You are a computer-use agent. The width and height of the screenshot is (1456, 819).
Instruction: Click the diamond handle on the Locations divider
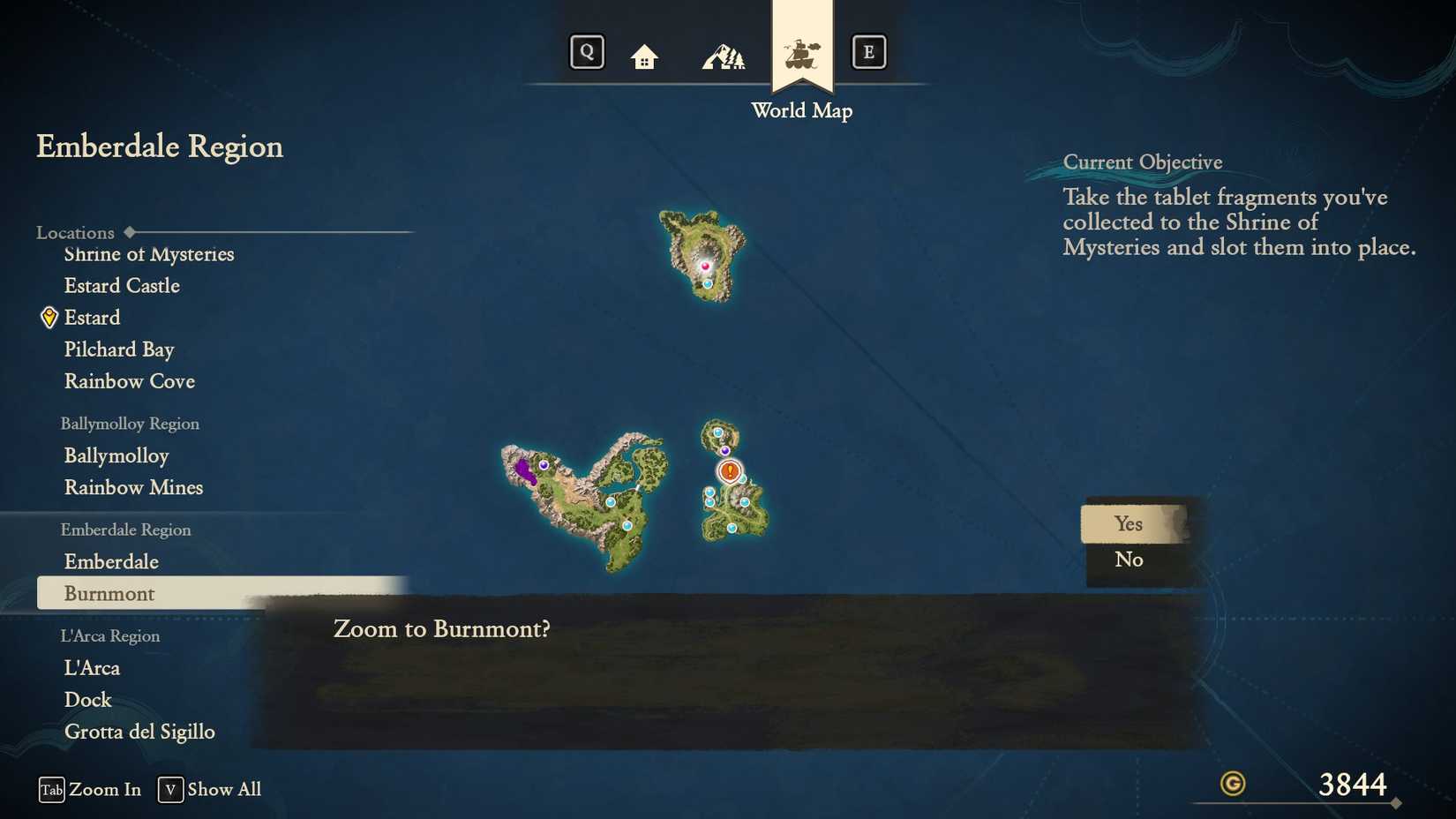point(131,231)
